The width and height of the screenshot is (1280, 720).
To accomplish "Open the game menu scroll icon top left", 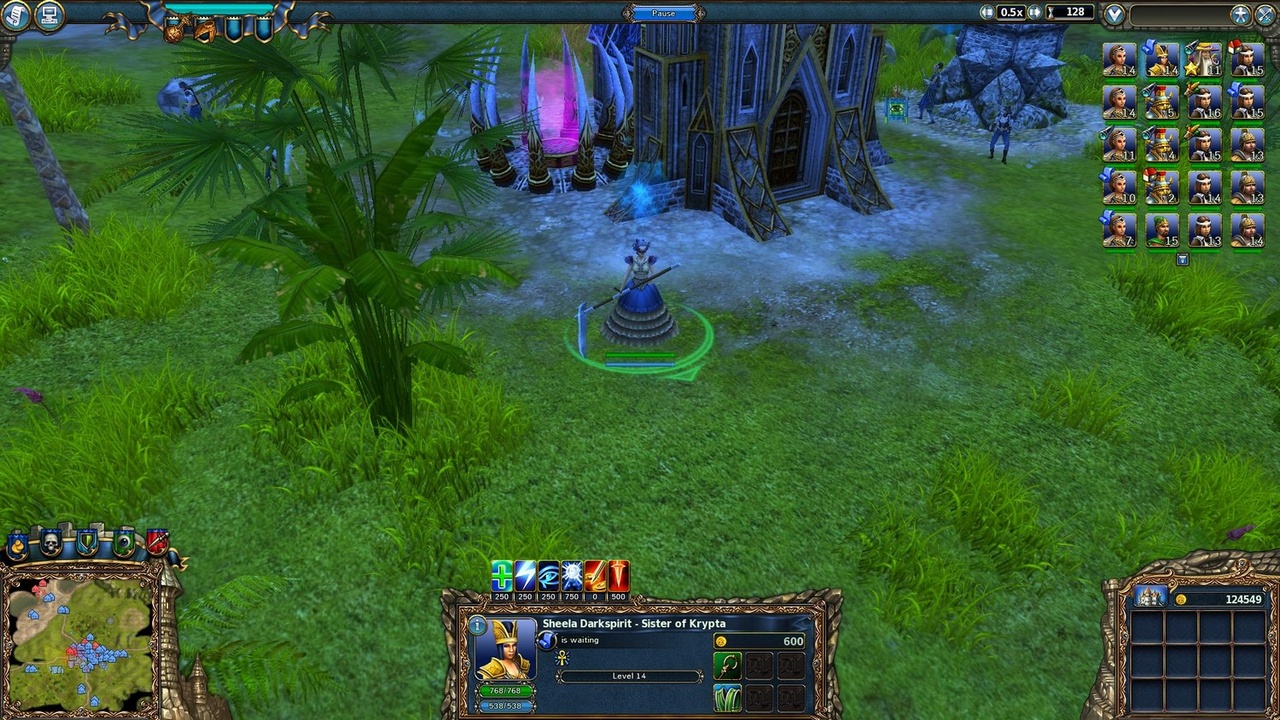I will (x=15, y=13).
